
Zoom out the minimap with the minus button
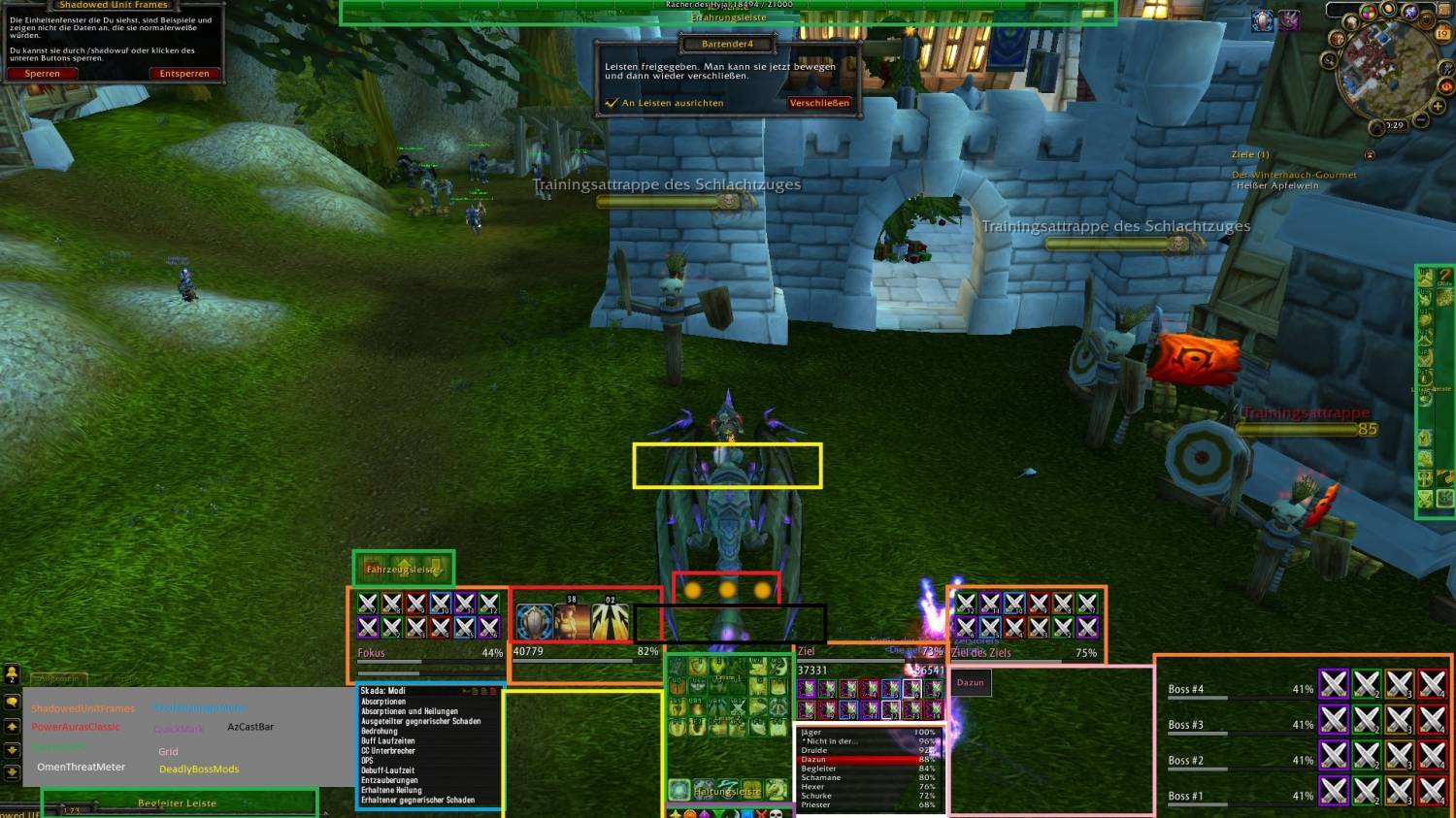[x=1421, y=120]
